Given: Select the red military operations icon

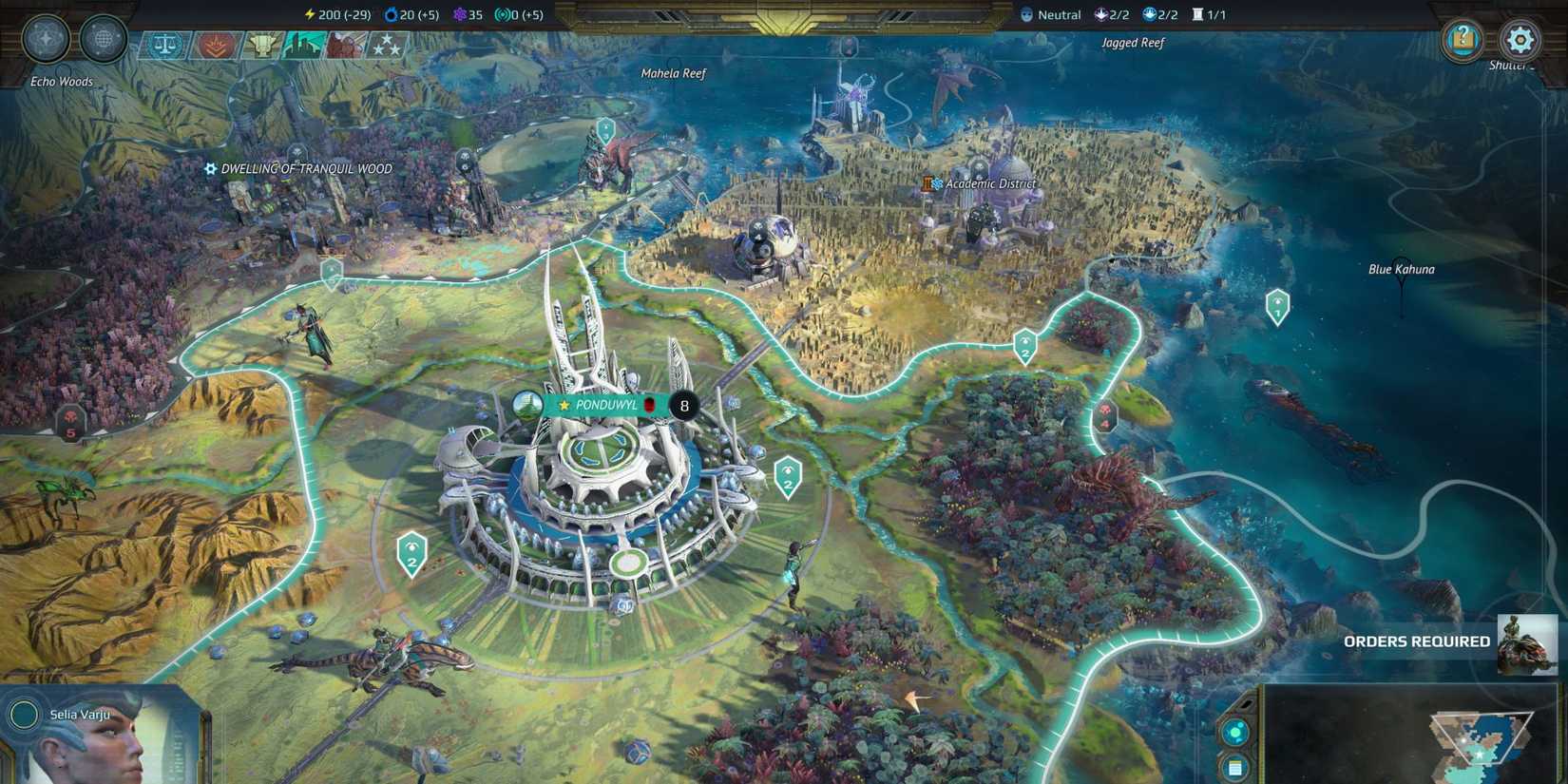Looking at the screenshot, I should coord(217,44).
